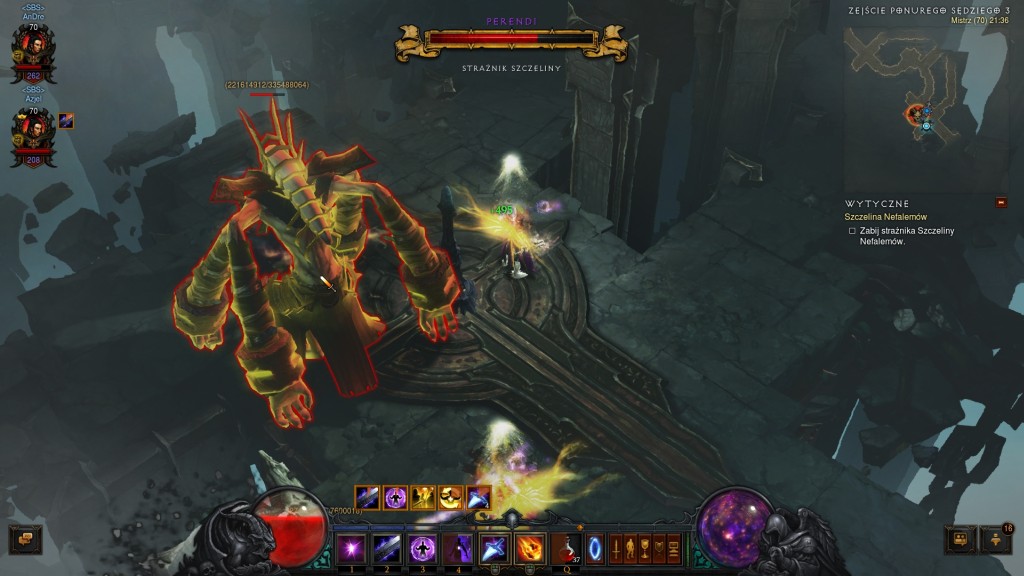
Task: Open the blue town portal
Action: [595, 549]
